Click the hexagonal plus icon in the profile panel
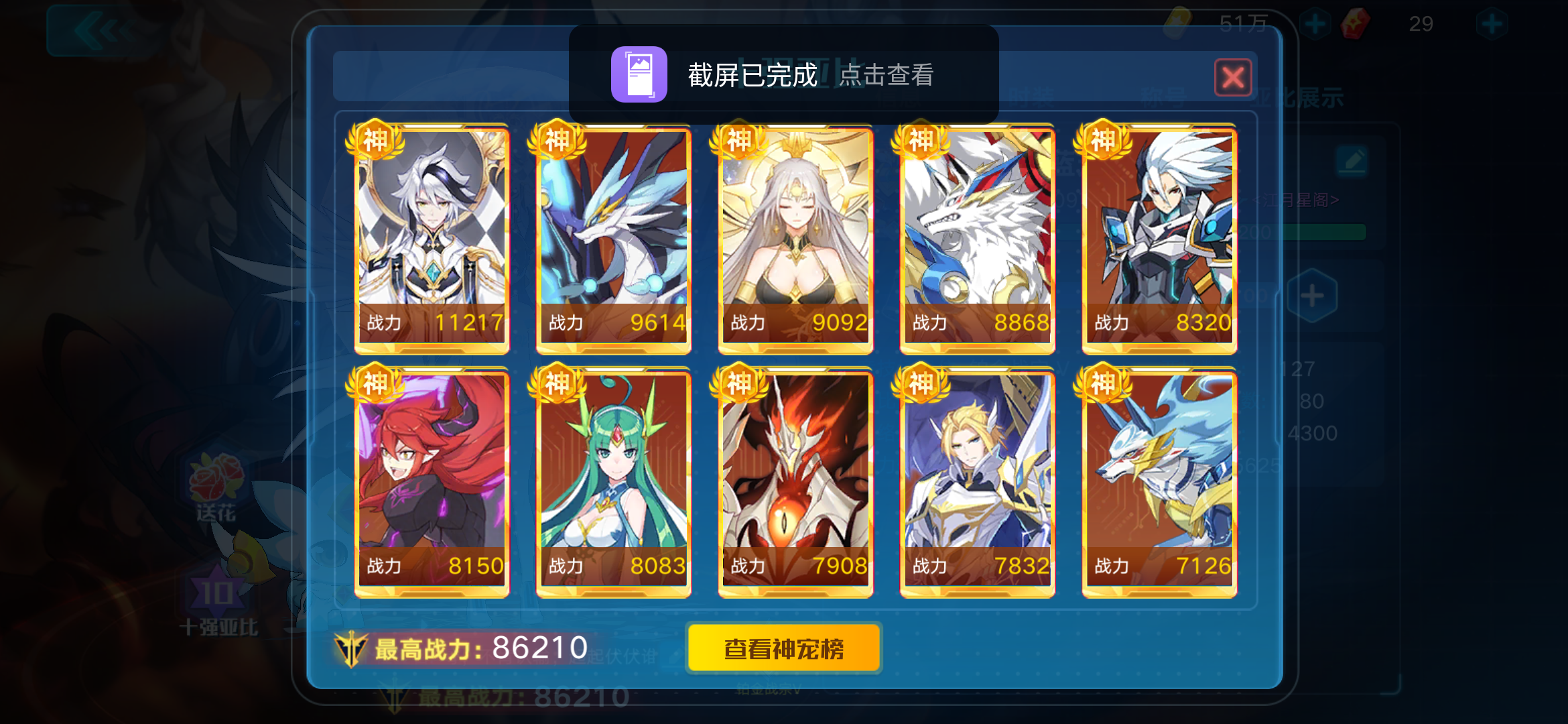Image resolution: width=1568 pixels, height=724 pixels. [1312, 296]
